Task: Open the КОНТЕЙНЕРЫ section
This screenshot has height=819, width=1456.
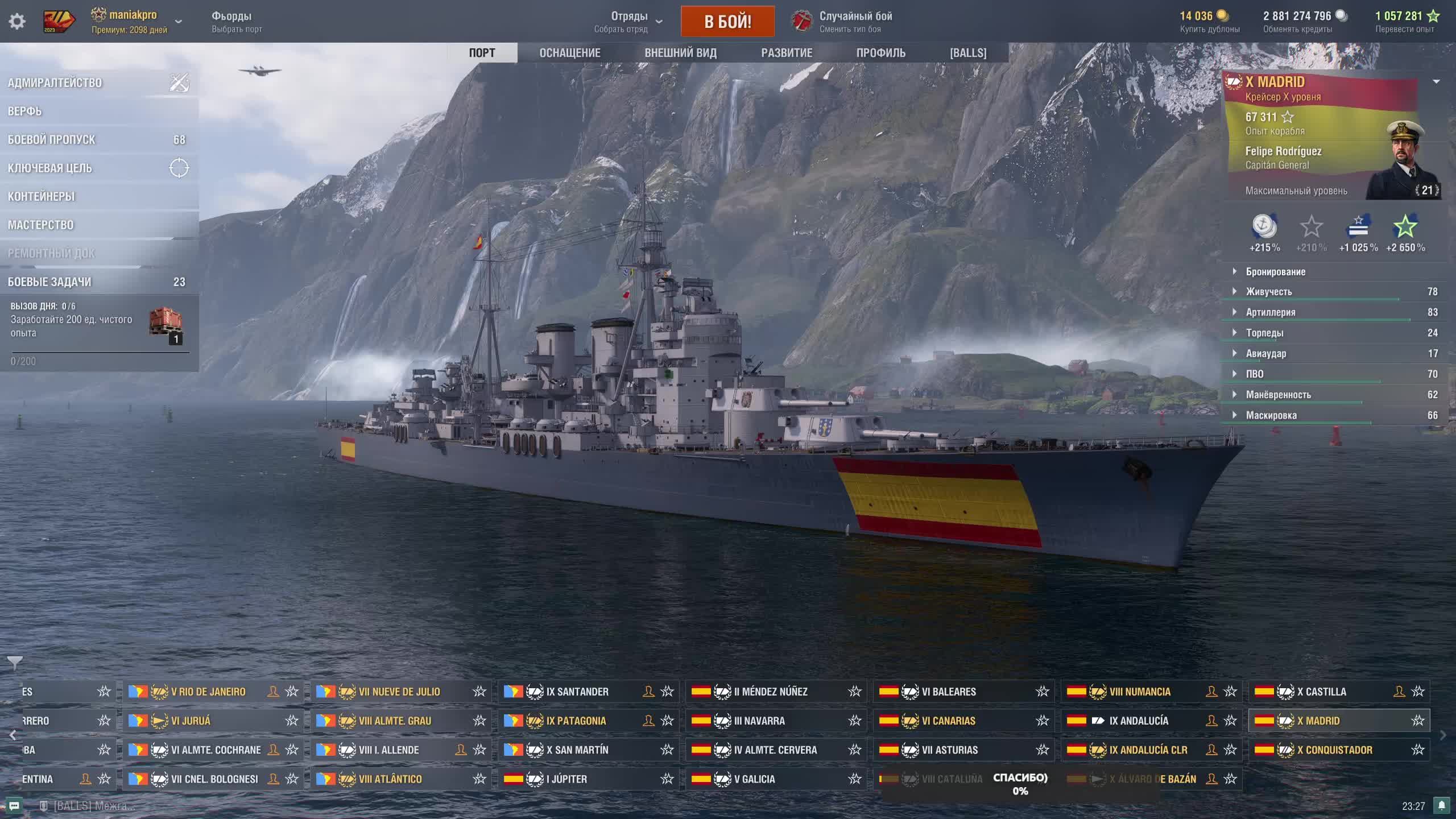Action: click(42, 197)
